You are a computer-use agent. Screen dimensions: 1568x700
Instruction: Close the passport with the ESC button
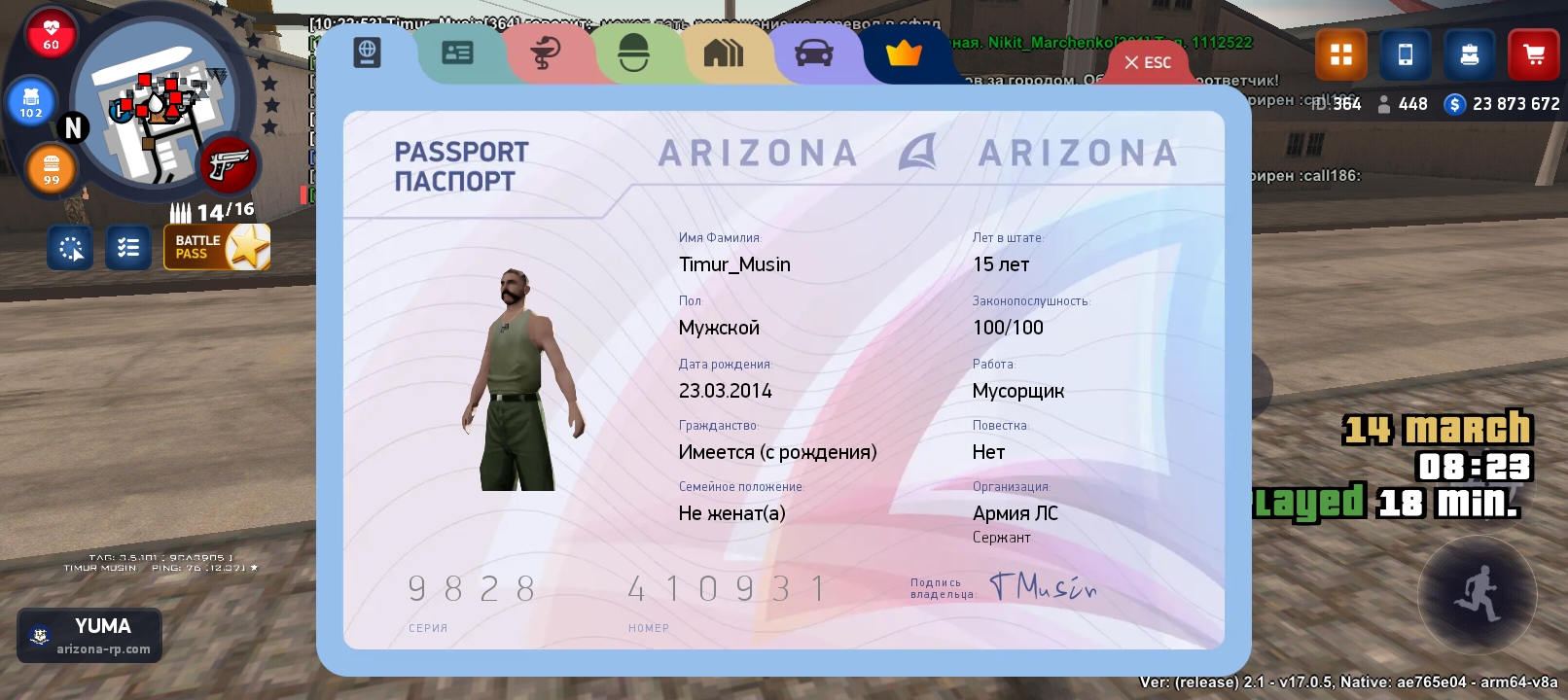pos(1148,62)
